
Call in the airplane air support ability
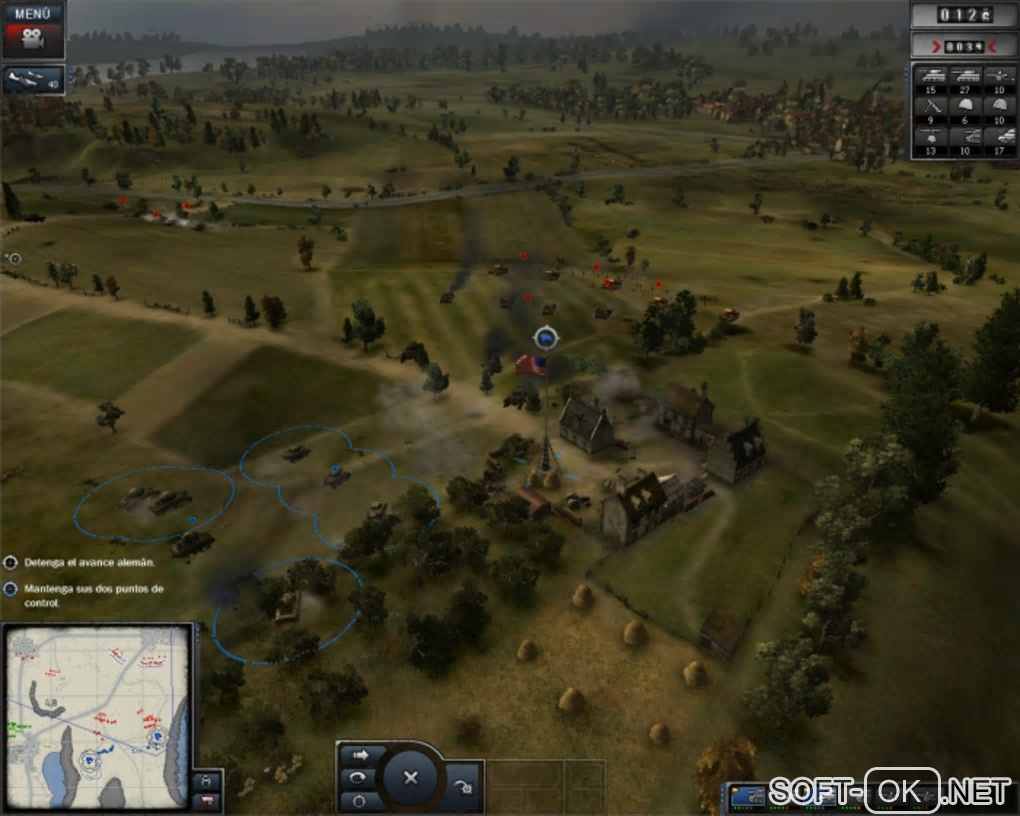click(x=33, y=80)
